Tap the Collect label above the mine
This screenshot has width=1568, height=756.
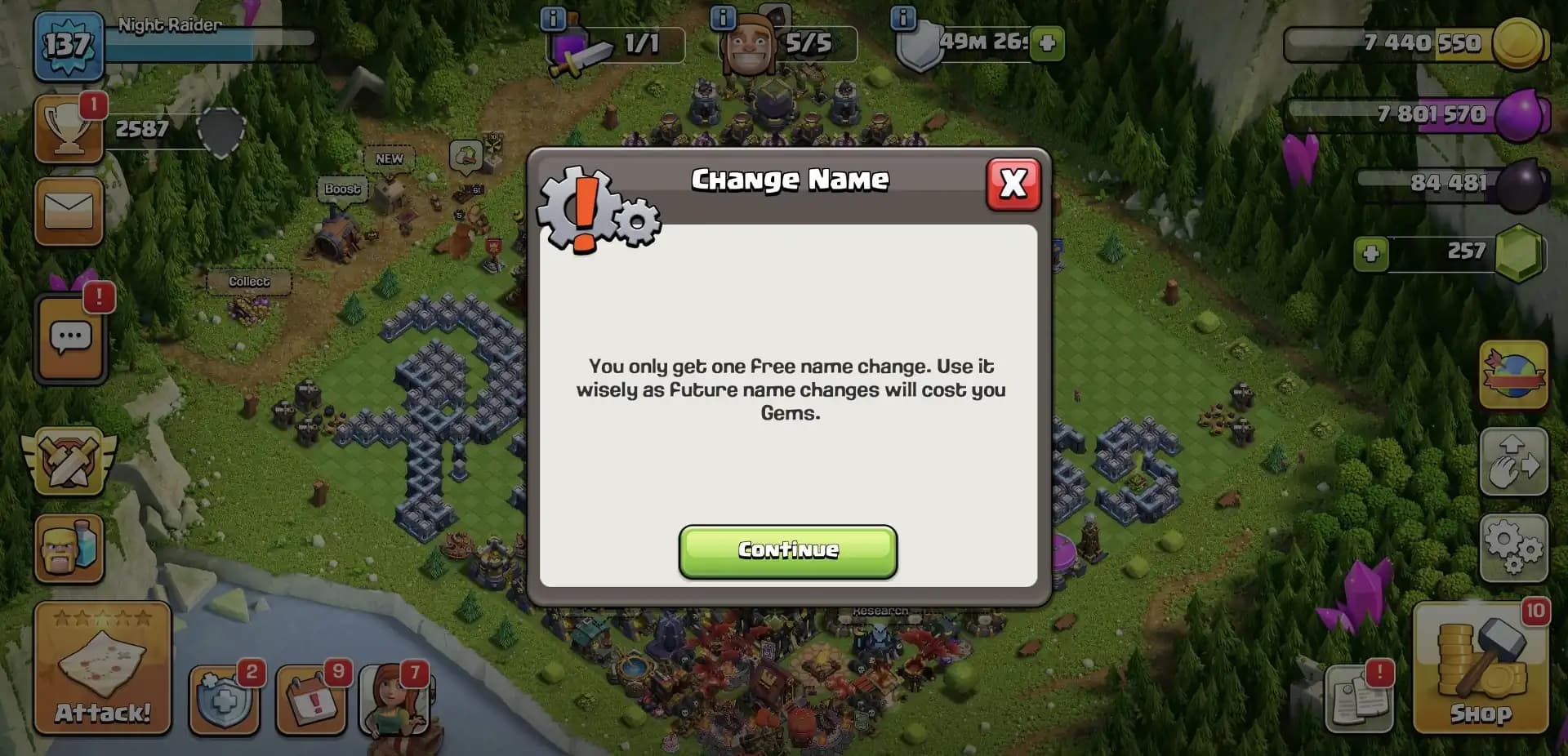(247, 281)
